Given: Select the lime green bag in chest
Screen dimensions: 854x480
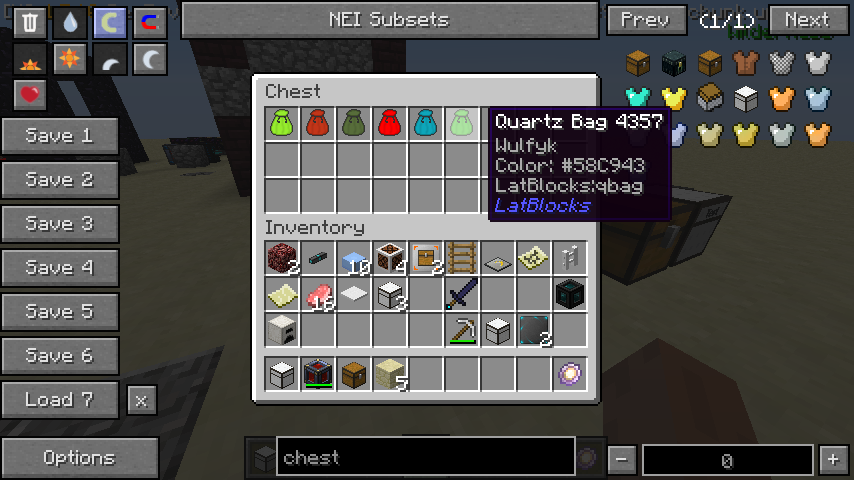Looking at the screenshot, I should coord(281,123).
